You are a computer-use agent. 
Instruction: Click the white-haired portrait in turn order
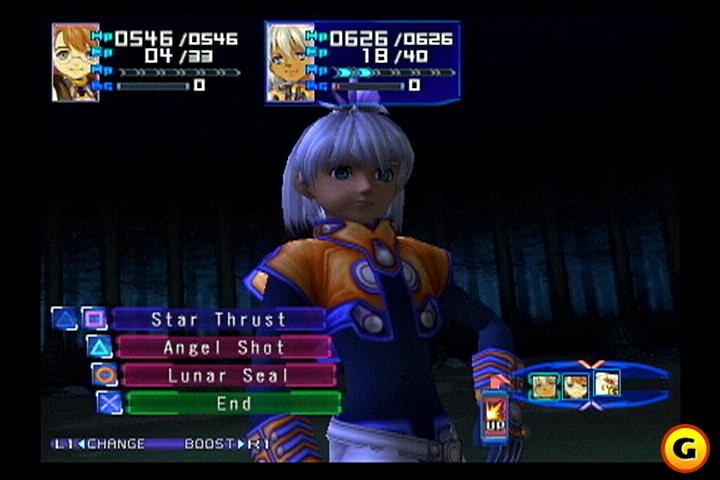click(545, 384)
